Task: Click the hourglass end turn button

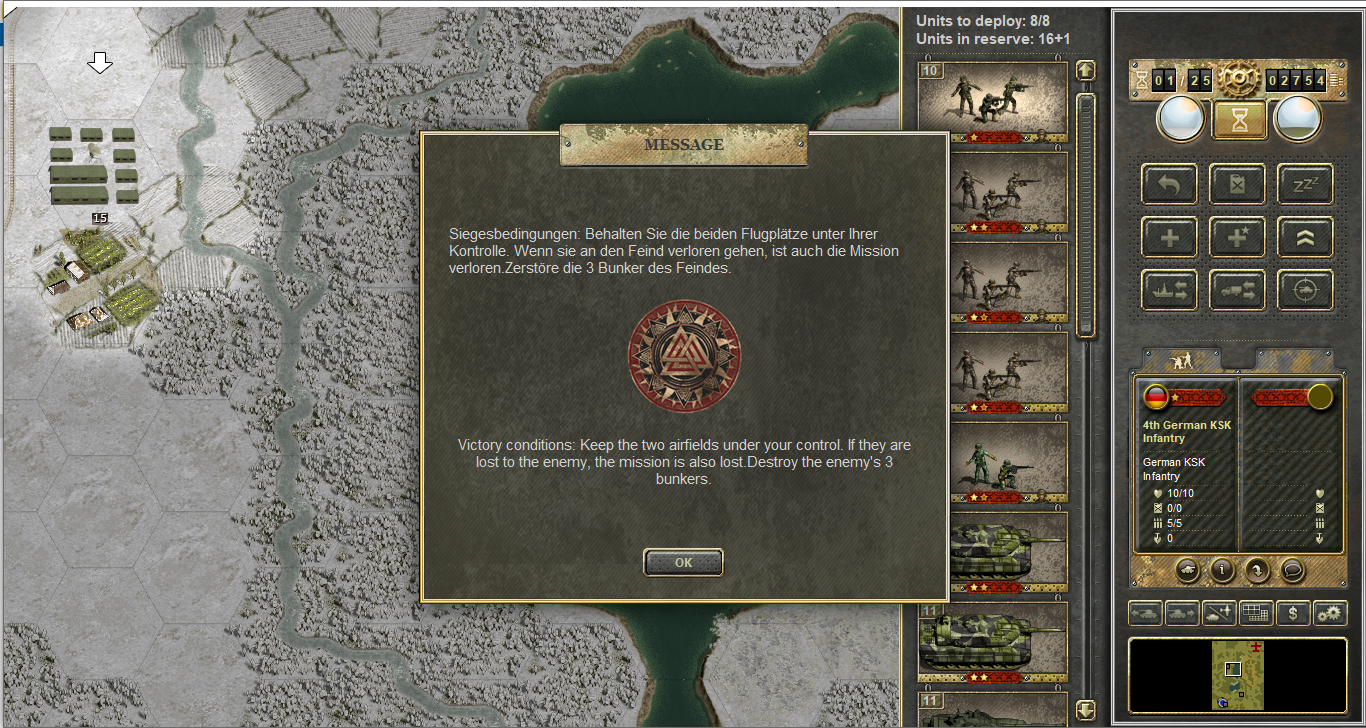Action: pos(1239,120)
